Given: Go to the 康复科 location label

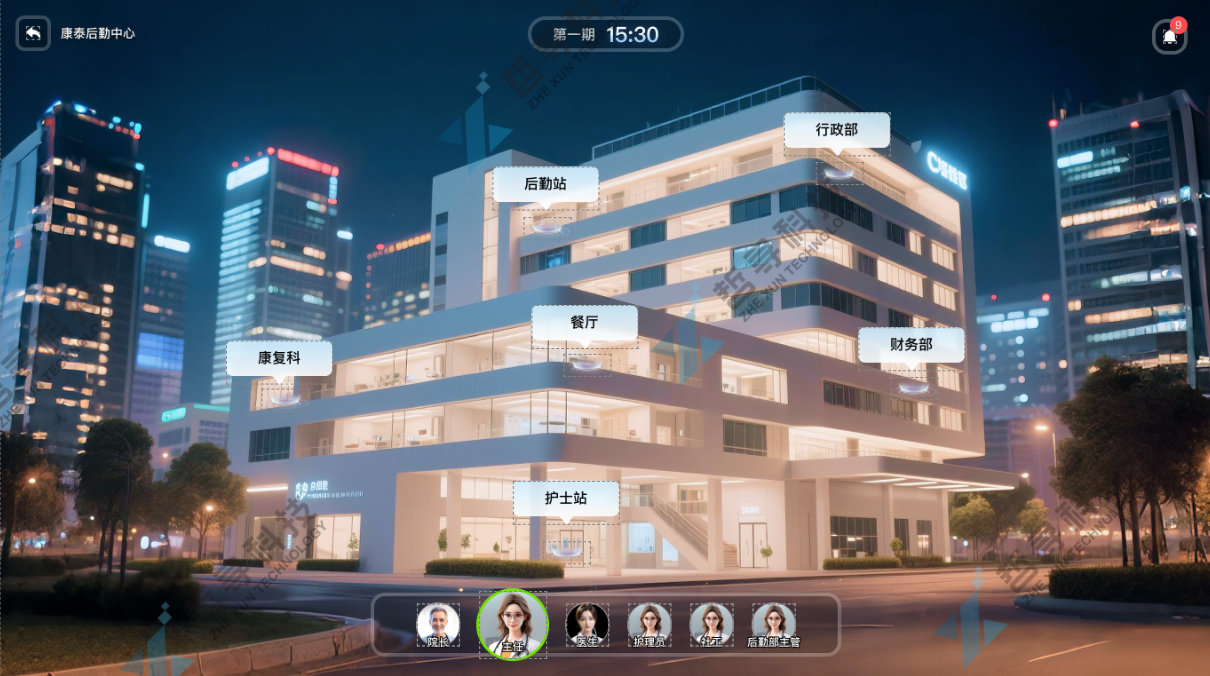Looking at the screenshot, I should point(279,358).
